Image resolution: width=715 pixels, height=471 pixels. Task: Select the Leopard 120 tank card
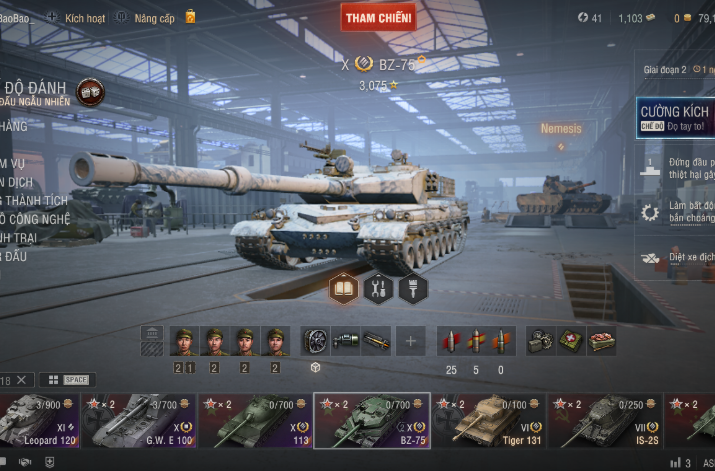[38, 419]
